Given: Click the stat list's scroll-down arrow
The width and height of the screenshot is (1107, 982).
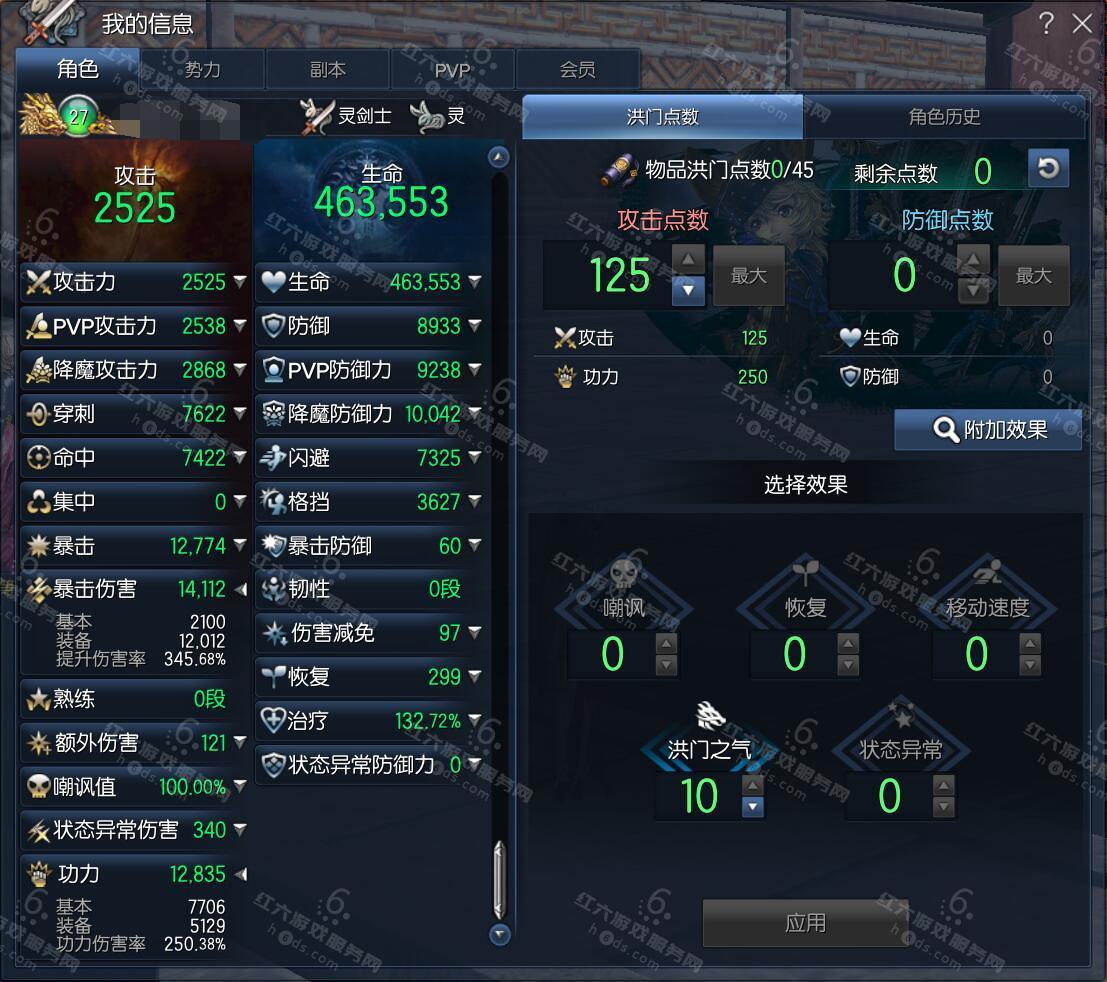Looking at the screenshot, I should click(x=500, y=935).
